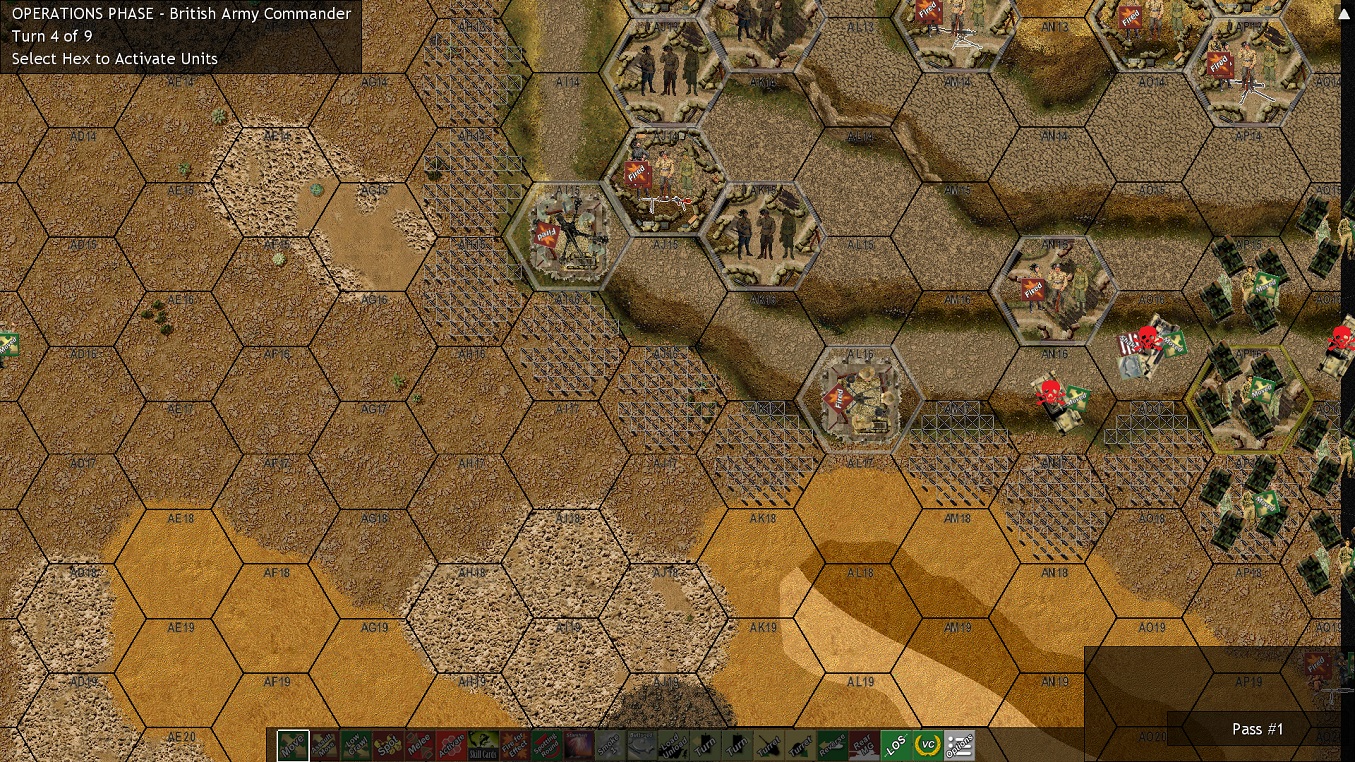Check the VC victory conditions icon
The height and width of the screenshot is (762, 1355).
(x=927, y=745)
